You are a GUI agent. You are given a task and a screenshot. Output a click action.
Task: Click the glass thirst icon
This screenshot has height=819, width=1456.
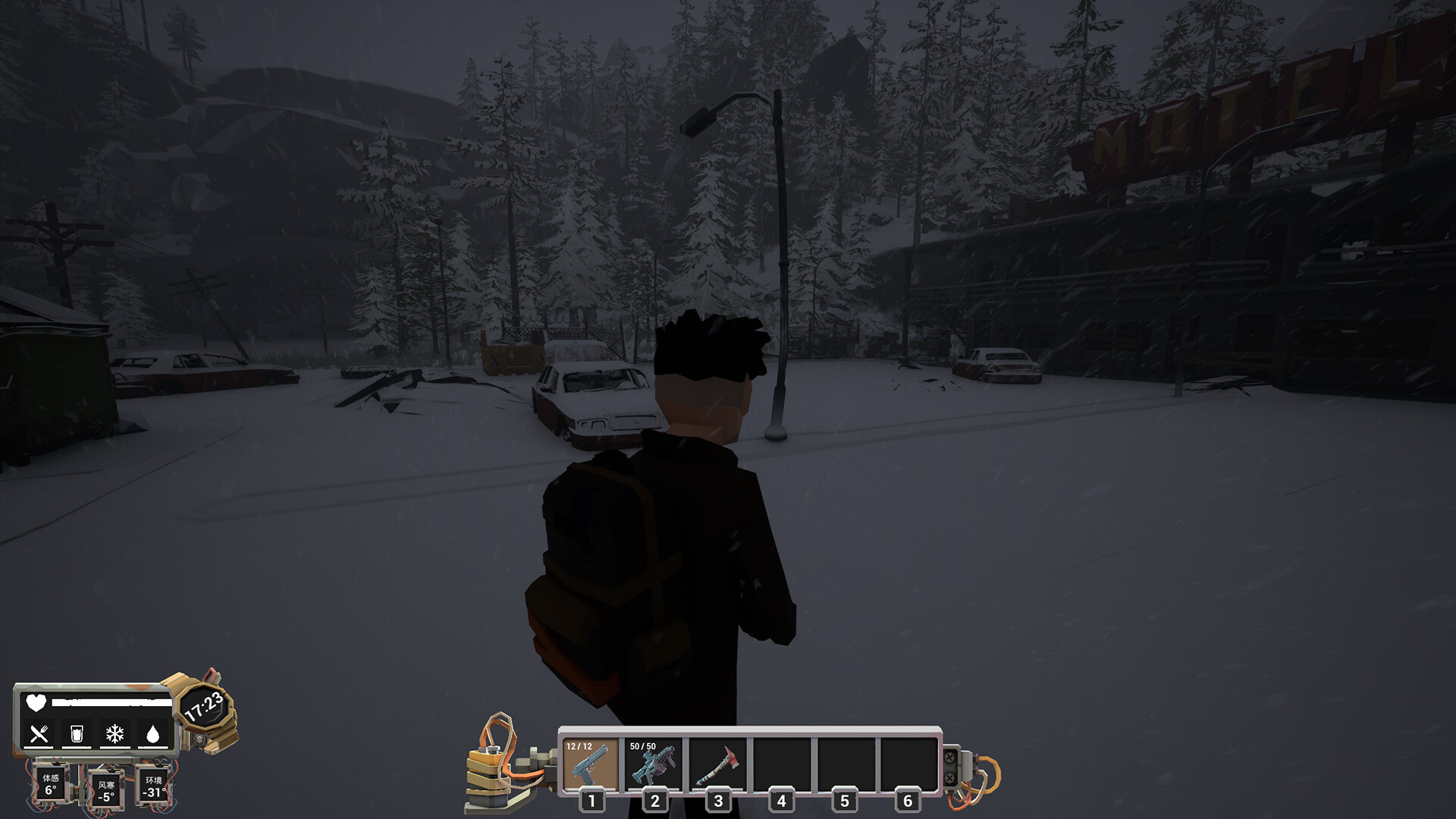click(77, 733)
